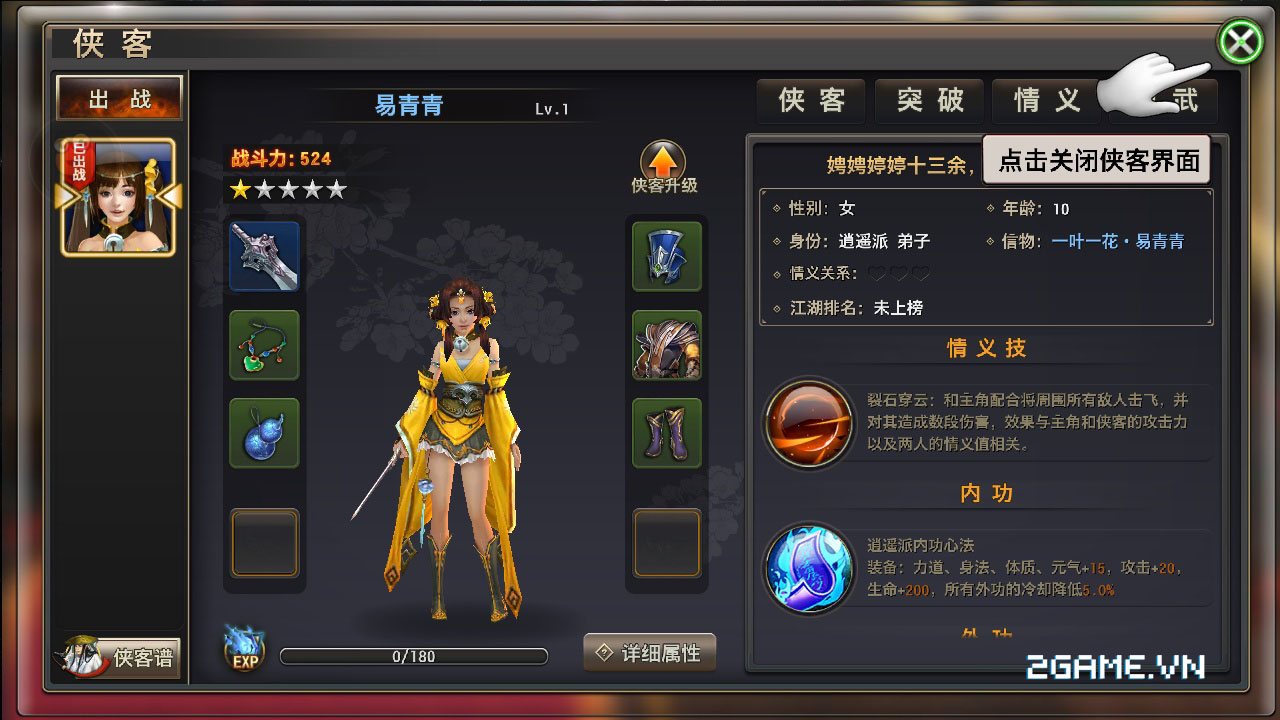Image resolution: width=1280 pixels, height=720 pixels.
Task: Select the shoulder armor equipment slot
Action: (x=666, y=345)
